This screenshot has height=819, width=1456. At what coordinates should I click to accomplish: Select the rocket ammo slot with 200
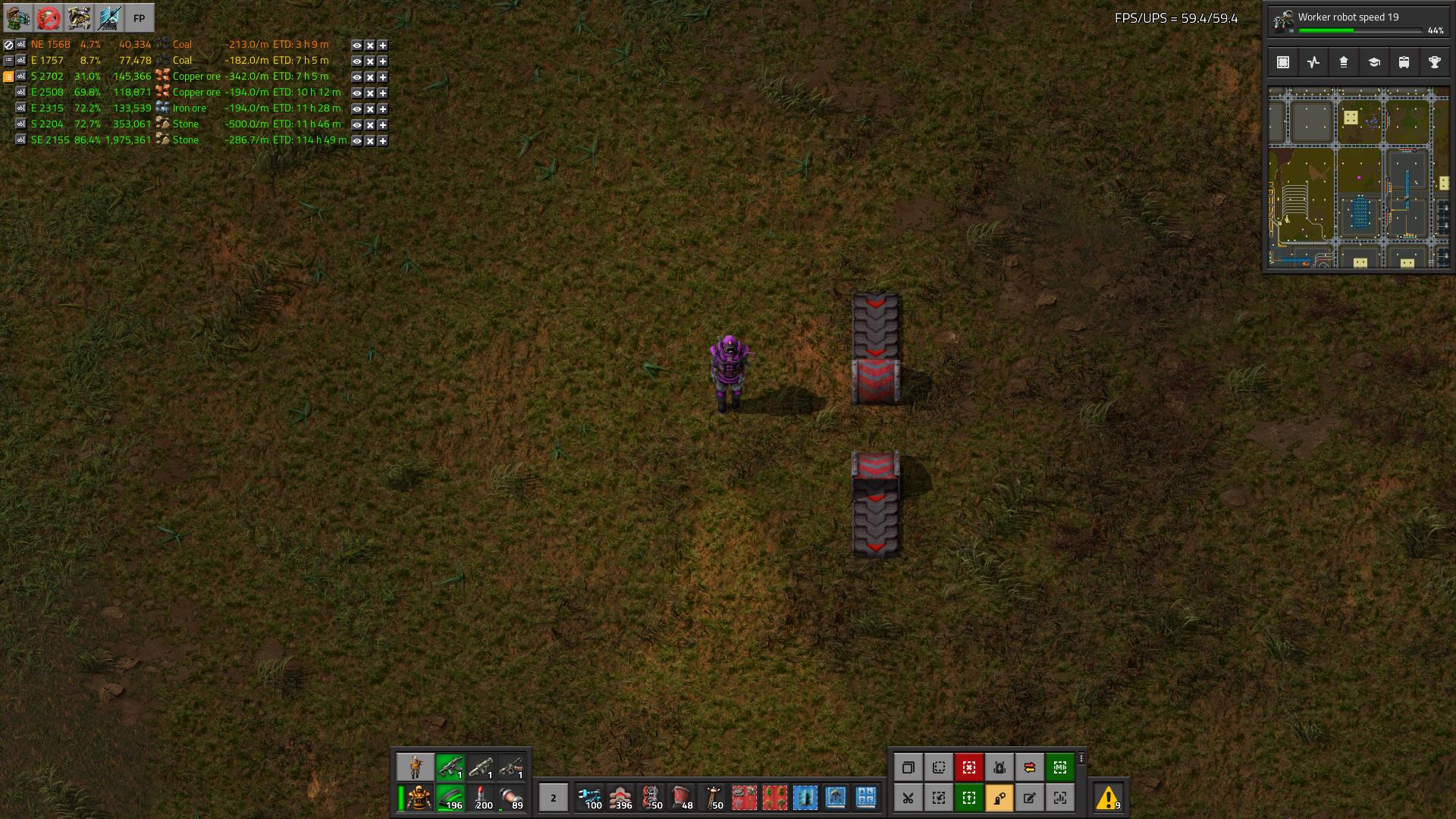click(481, 798)
